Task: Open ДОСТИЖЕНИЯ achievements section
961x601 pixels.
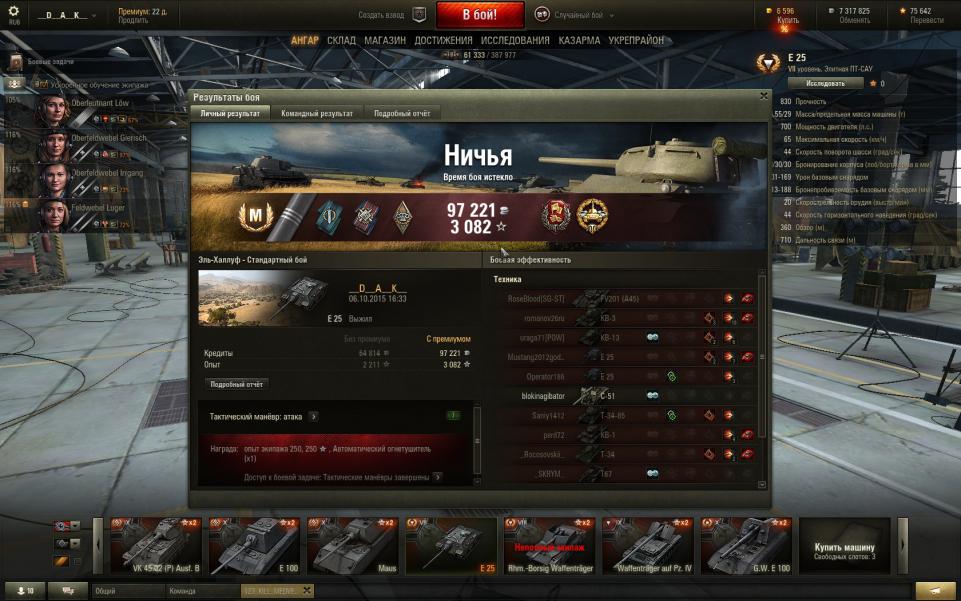Action: tap(443, 40)
